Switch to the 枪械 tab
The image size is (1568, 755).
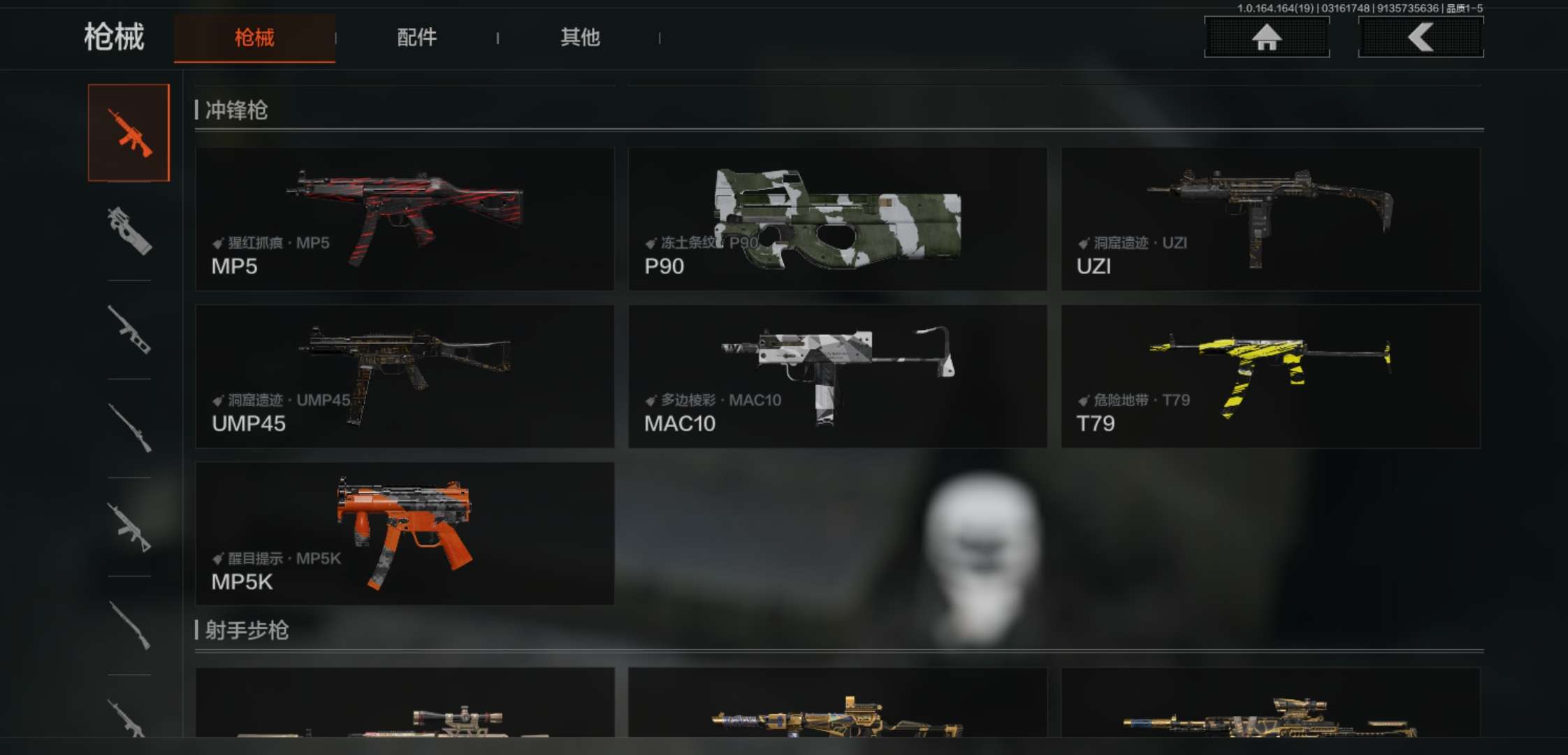254,38
